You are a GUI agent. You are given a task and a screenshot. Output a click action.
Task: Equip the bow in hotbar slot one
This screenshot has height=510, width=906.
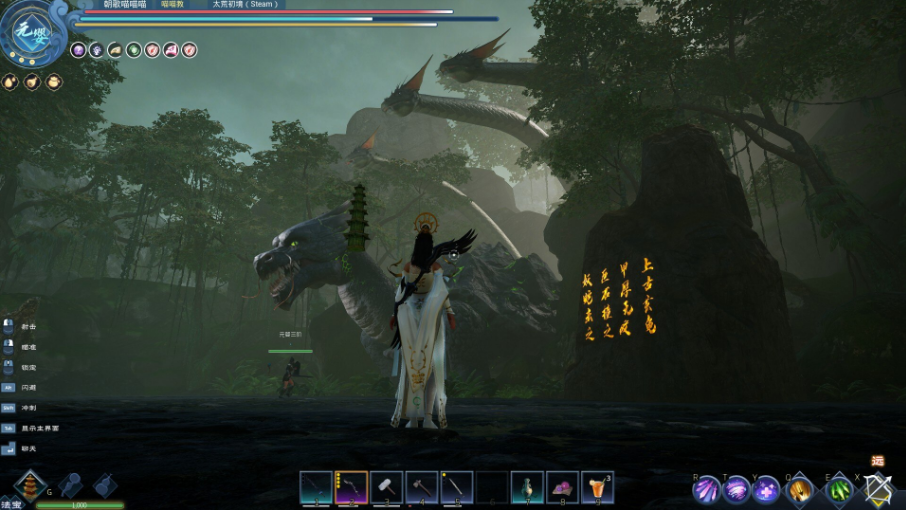coord(316,487)
